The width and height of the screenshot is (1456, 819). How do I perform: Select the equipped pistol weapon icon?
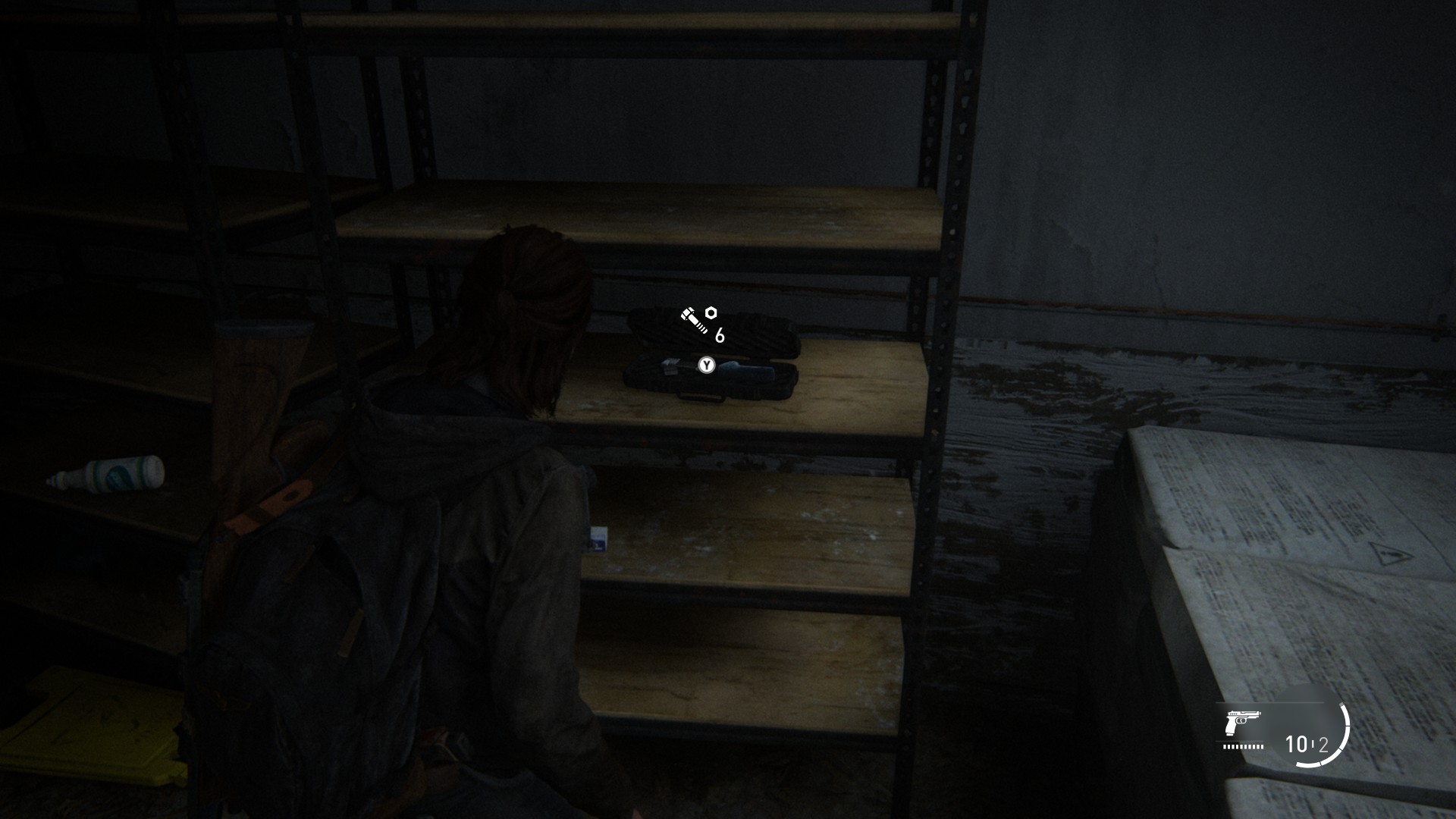(1241, 722)
